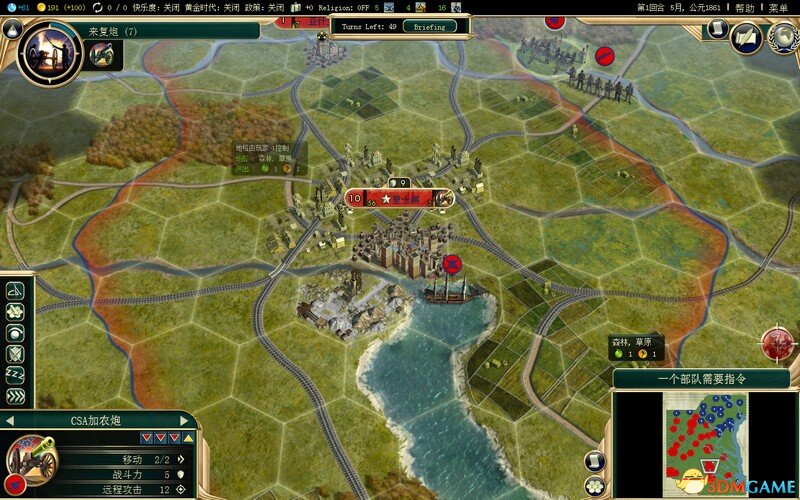Screen dimensions: 800x500
Task: Expand promotions with the yellow up arrow
Action: (189, 437)
